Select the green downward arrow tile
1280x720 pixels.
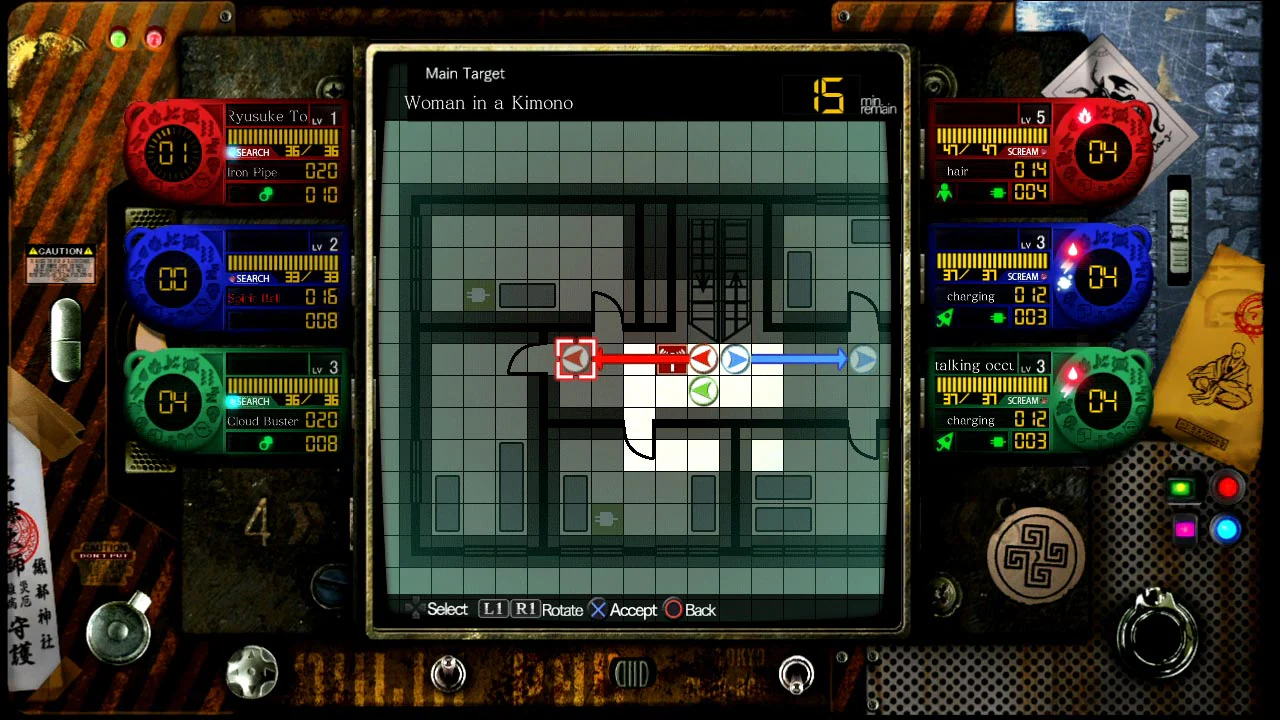tap(703, 391)
